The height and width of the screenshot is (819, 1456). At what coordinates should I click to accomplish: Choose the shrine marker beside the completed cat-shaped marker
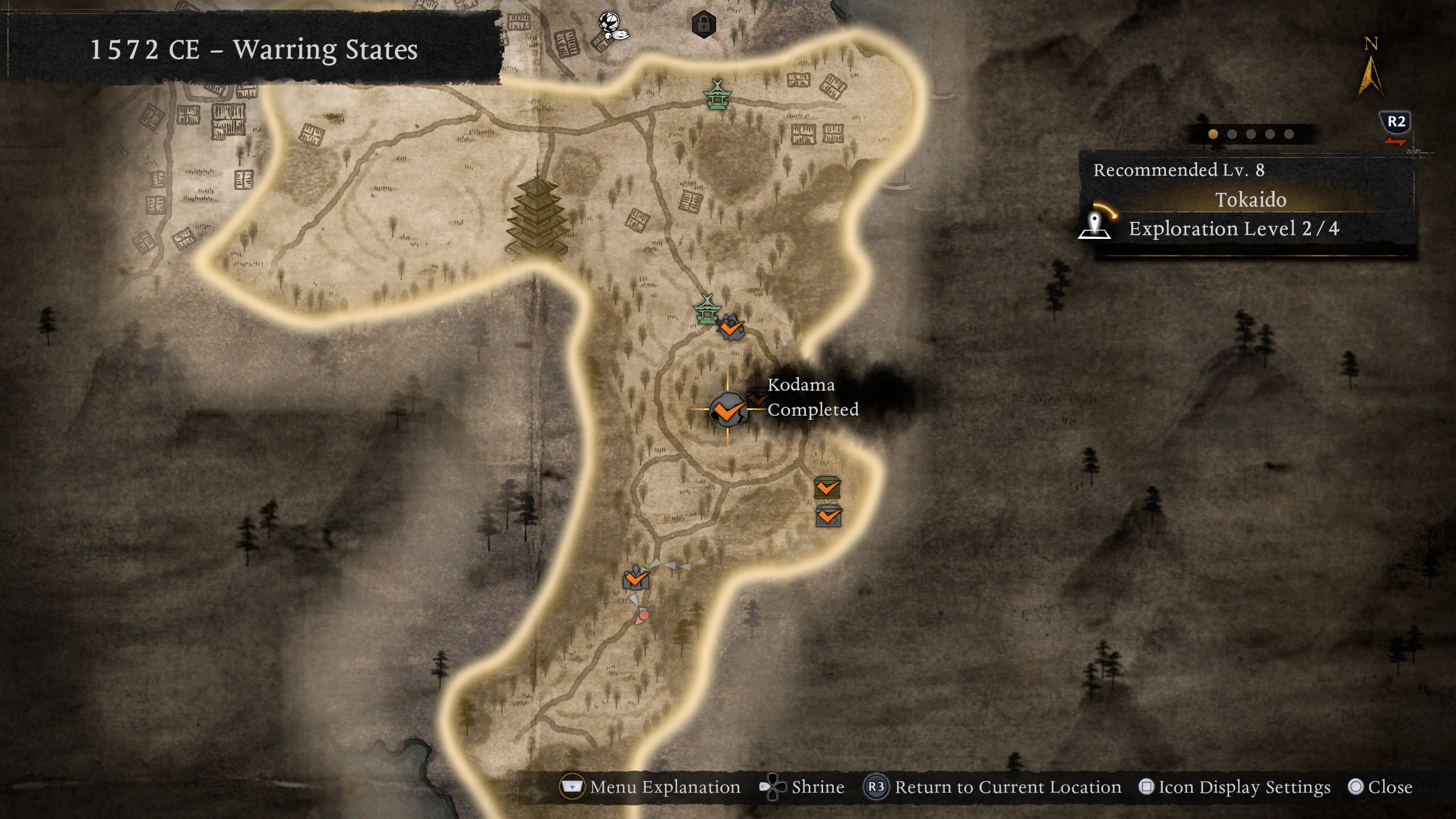pos(707,310)
